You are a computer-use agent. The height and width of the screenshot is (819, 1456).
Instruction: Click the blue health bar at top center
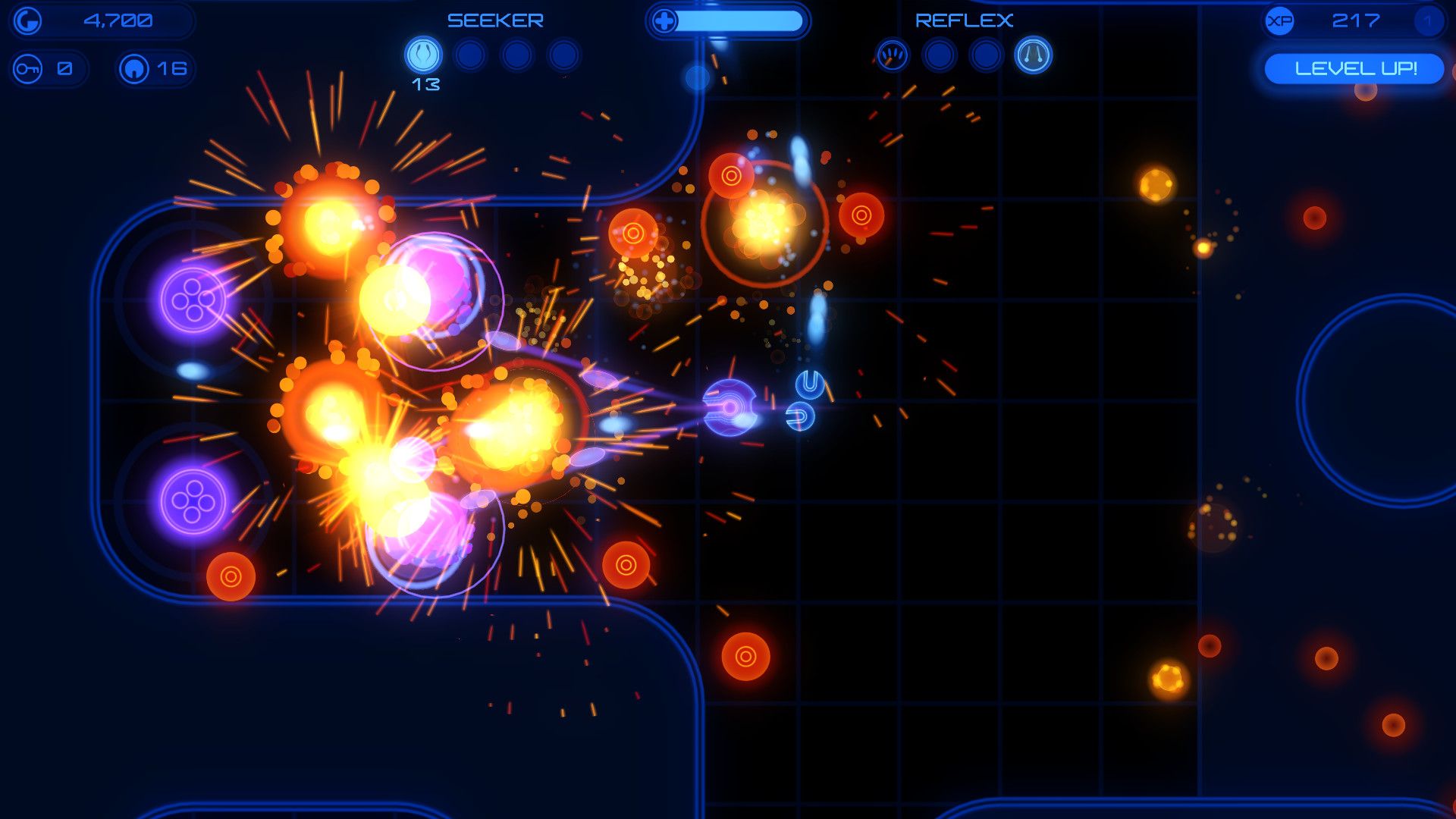739,21
